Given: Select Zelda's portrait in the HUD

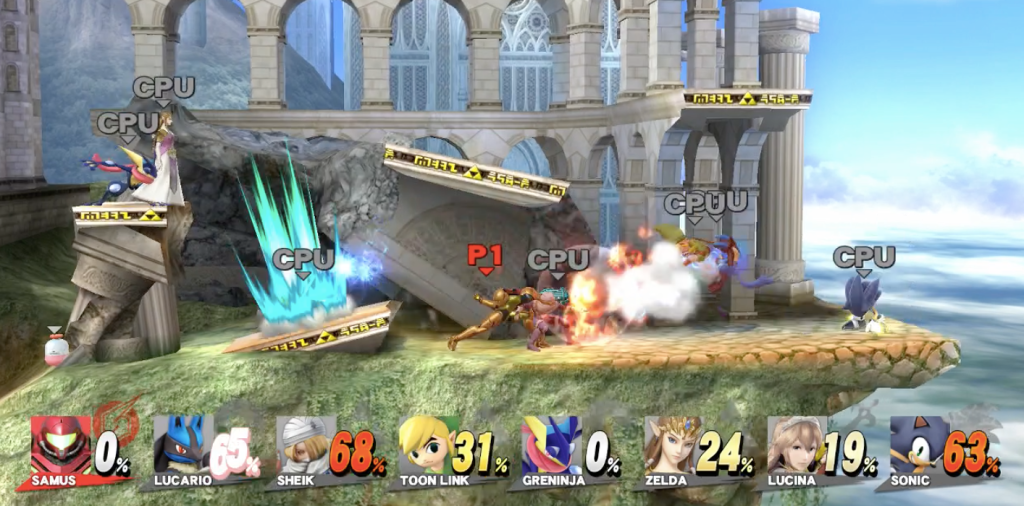Looking at the screenshot, I should [673, 446].
